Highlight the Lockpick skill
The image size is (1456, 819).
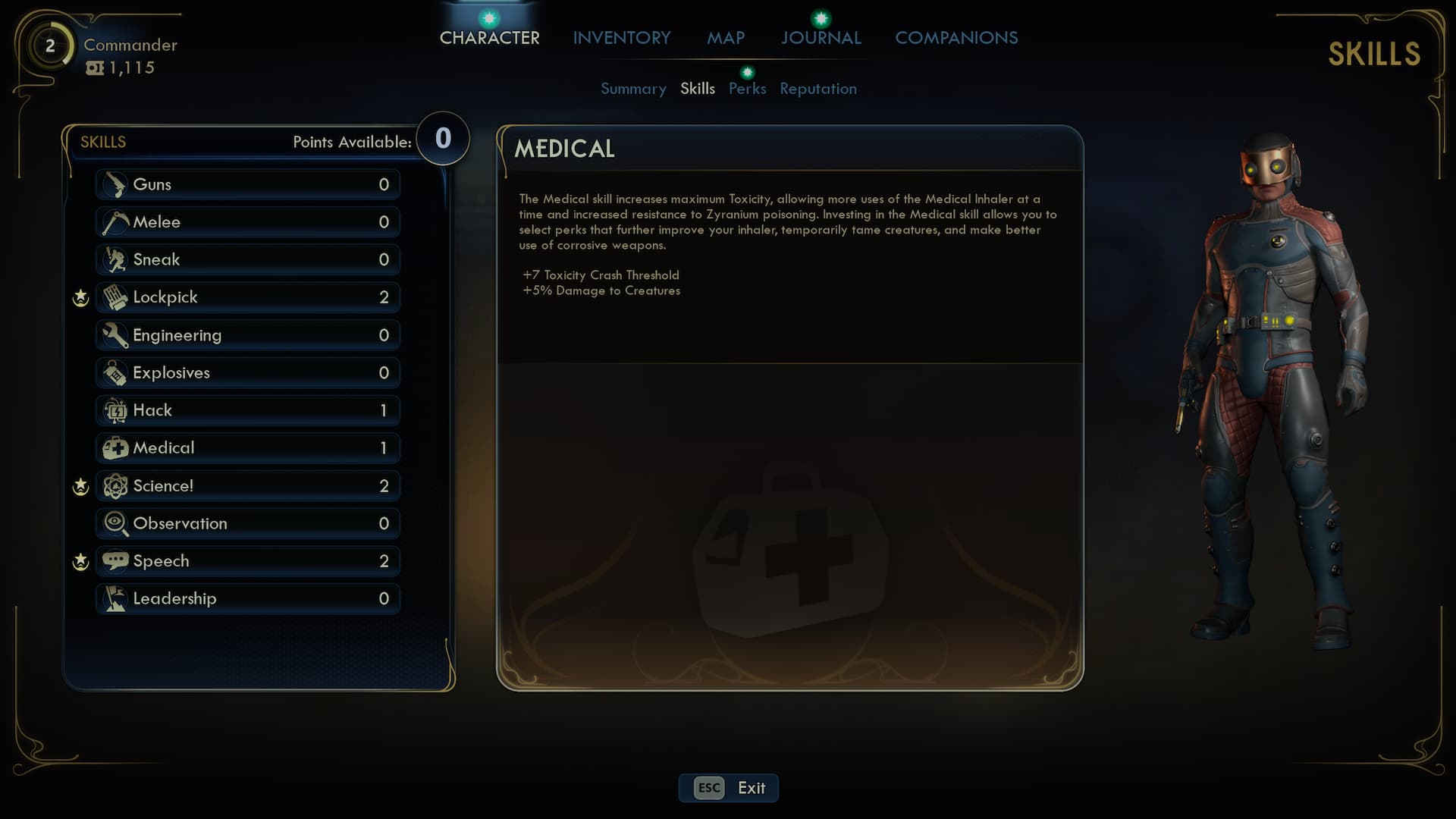click(x=247, y=297)
